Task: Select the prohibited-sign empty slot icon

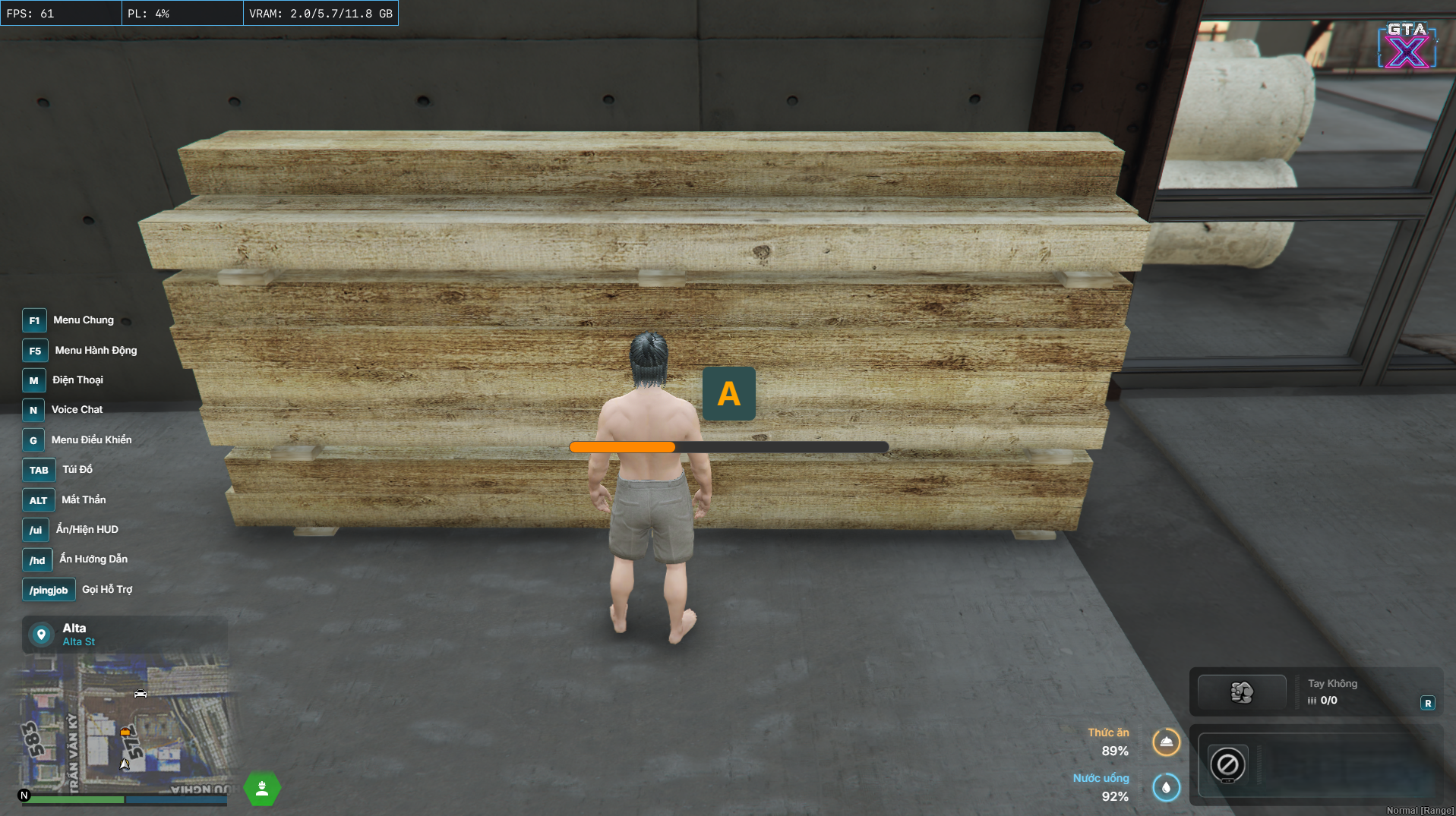Action: (1227, 764)
